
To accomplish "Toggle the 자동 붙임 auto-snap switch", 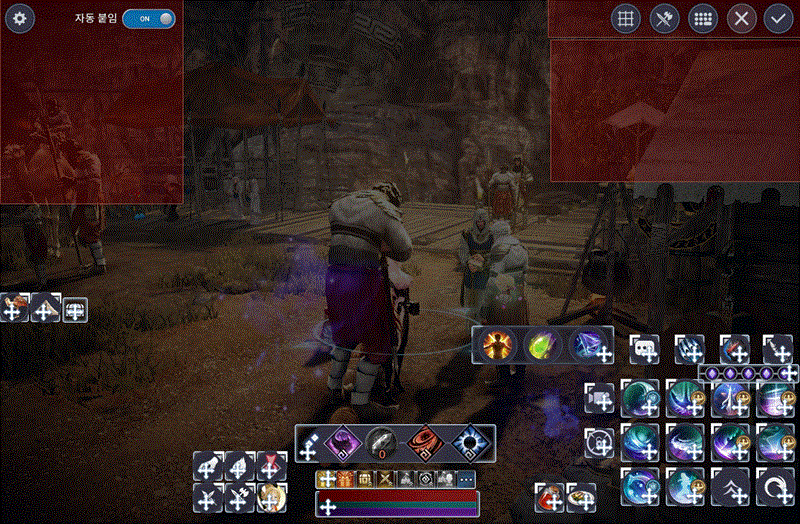I will [x=148, y=18].
